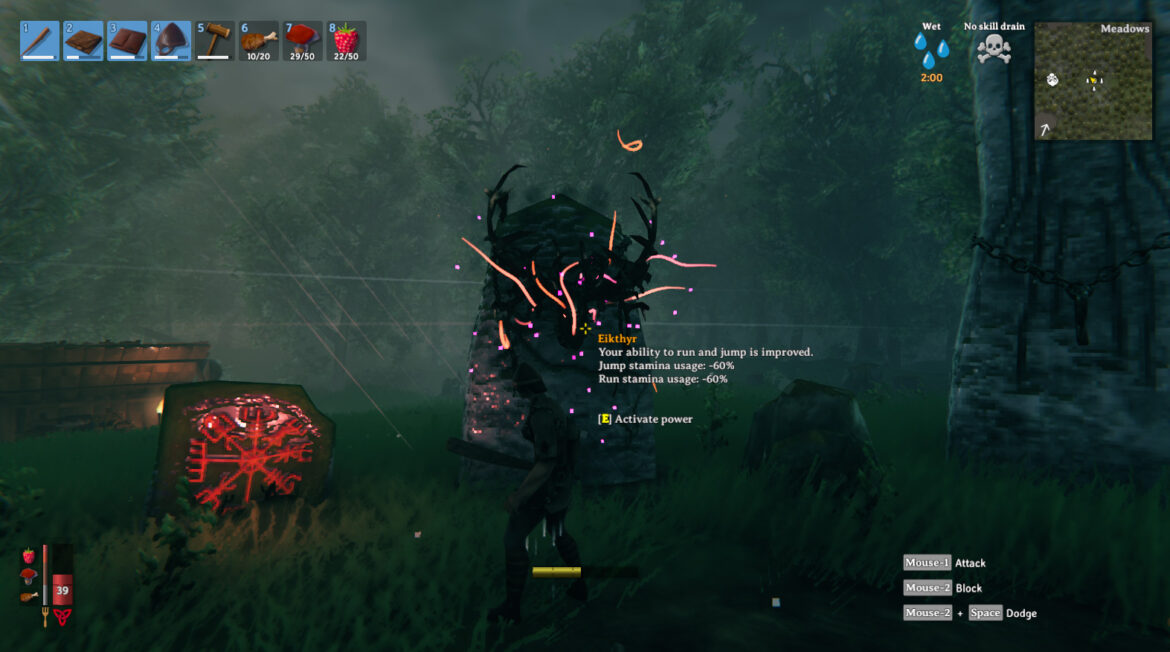Use the red mushroom stack in hotbar slot 7
1170x652 pixels.
point(302,41)
